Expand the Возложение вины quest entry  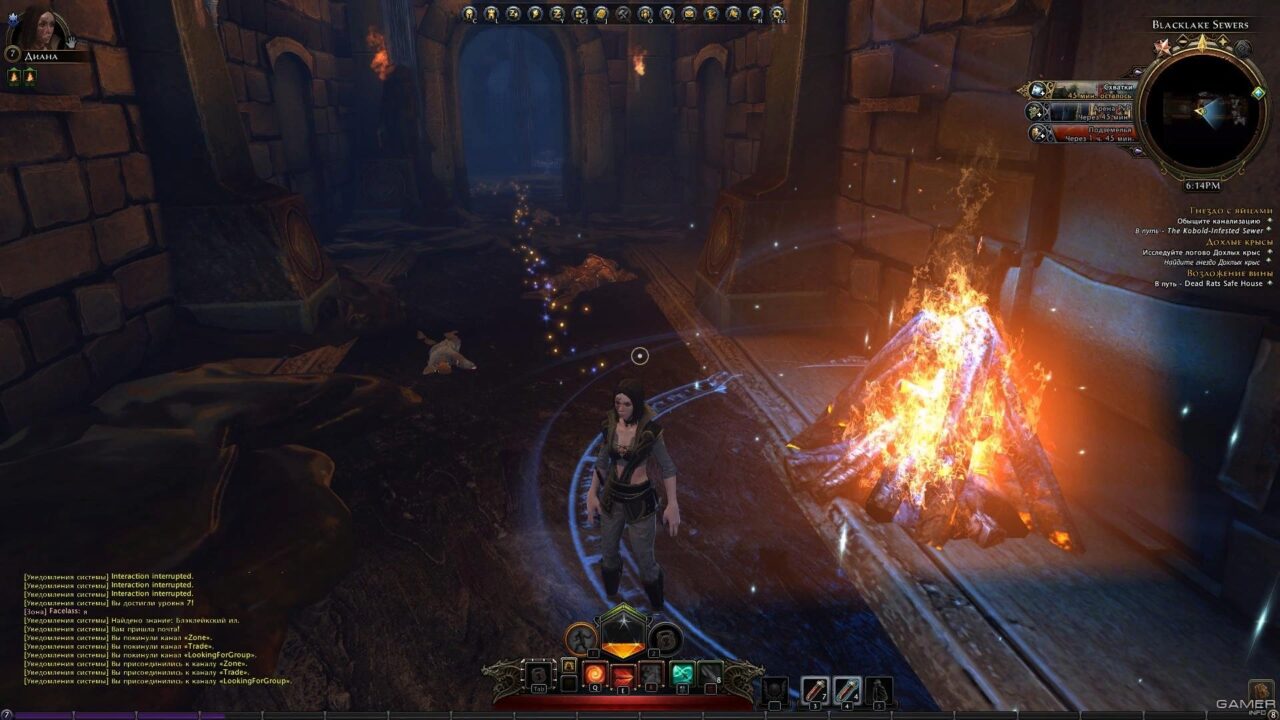pyautogui.click(x=1230, y=273)
